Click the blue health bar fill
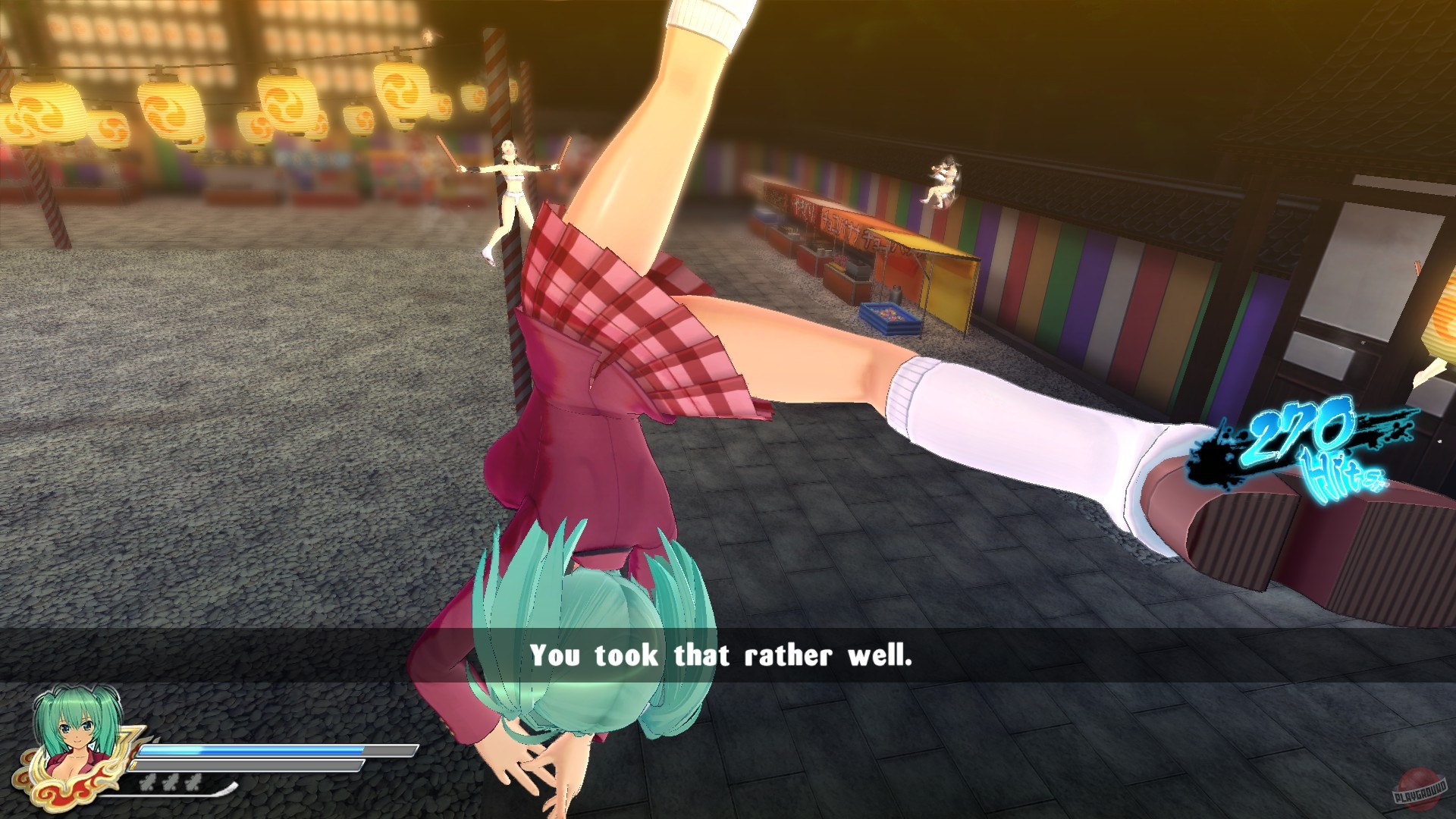Image resolution: width=1456 pixels, height=819 pixels. click(250, 749)
